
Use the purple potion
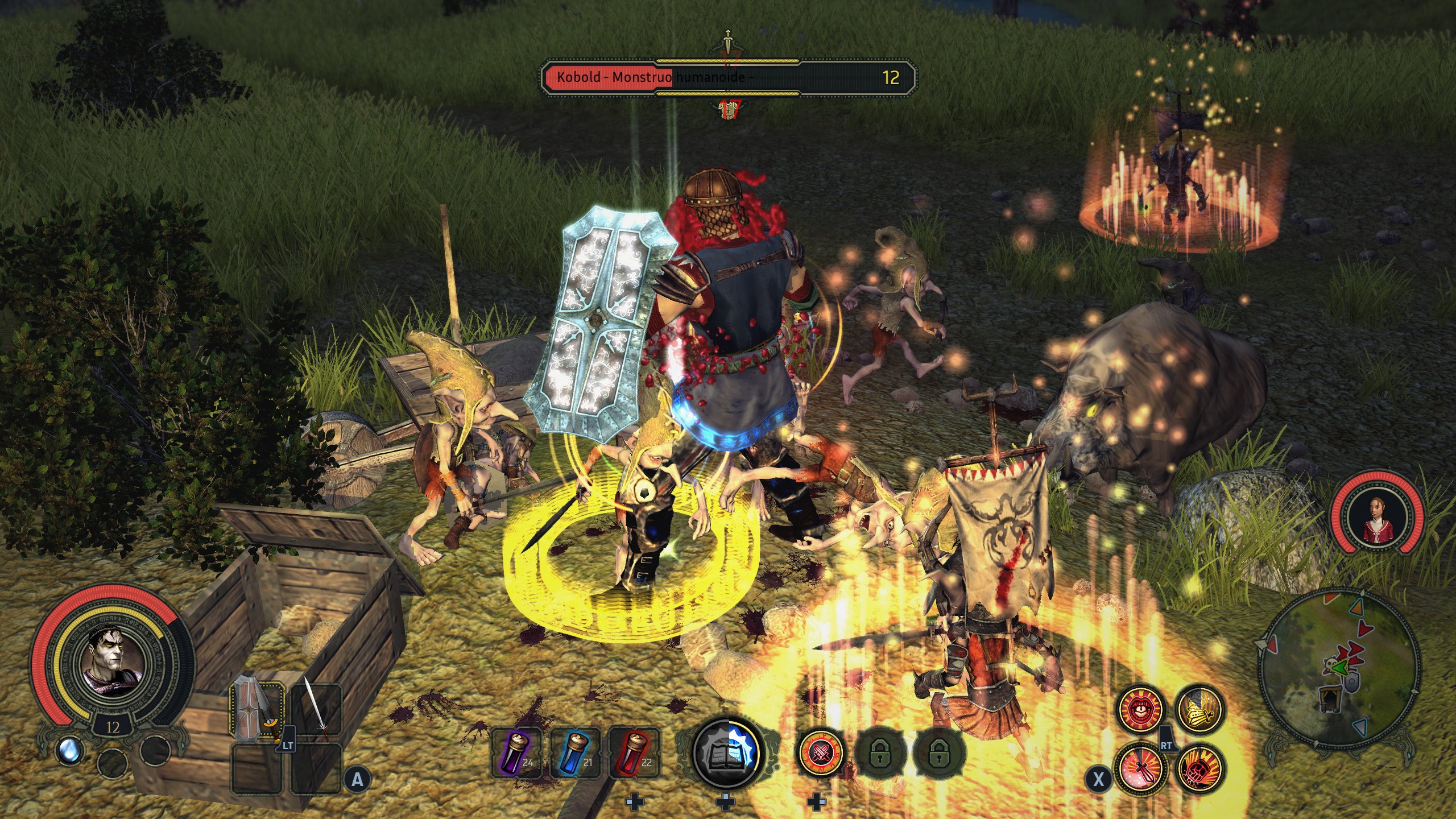point(518,752)
